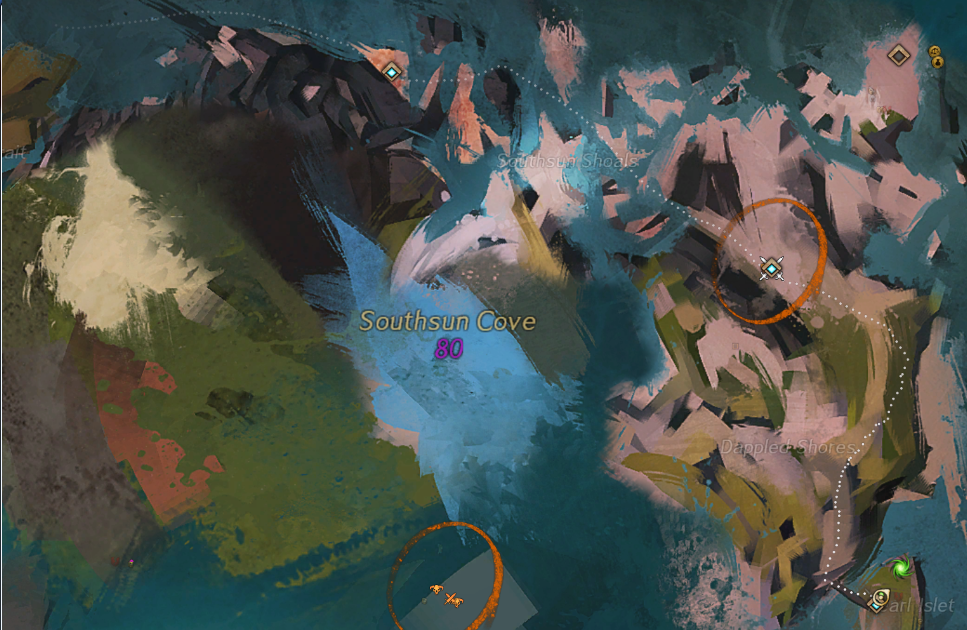Select the horned skull boss event icon
Viewport: 967px width, 630px height.
coord(436,589)
